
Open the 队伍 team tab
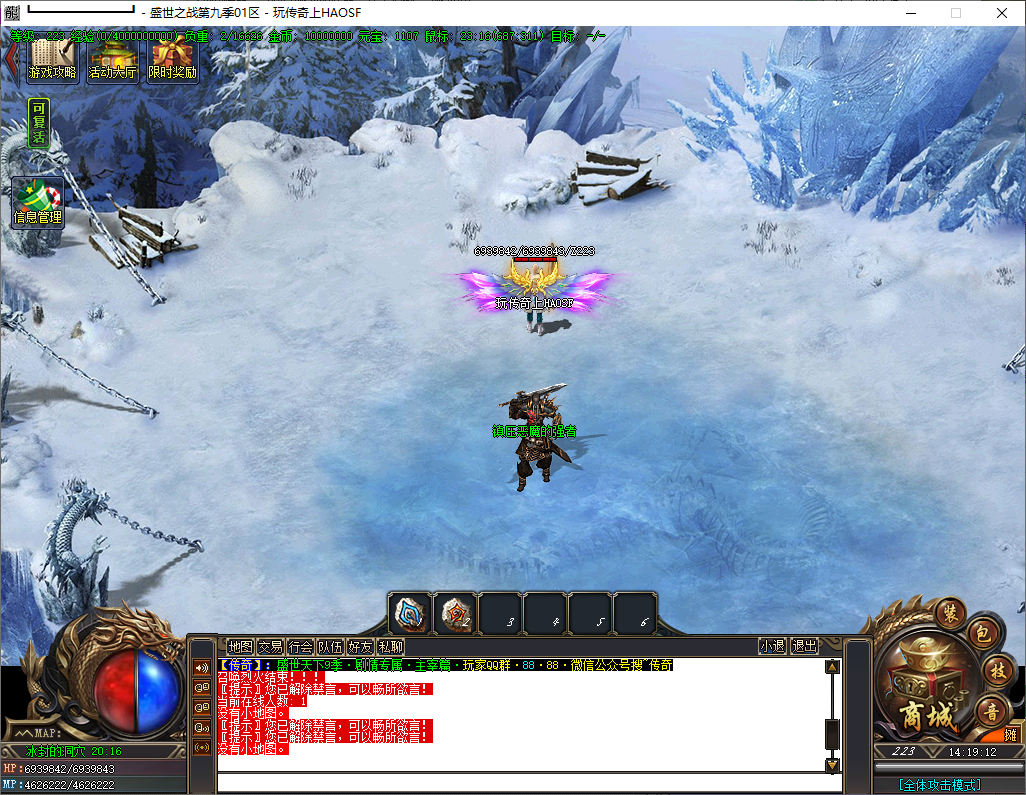330,647
